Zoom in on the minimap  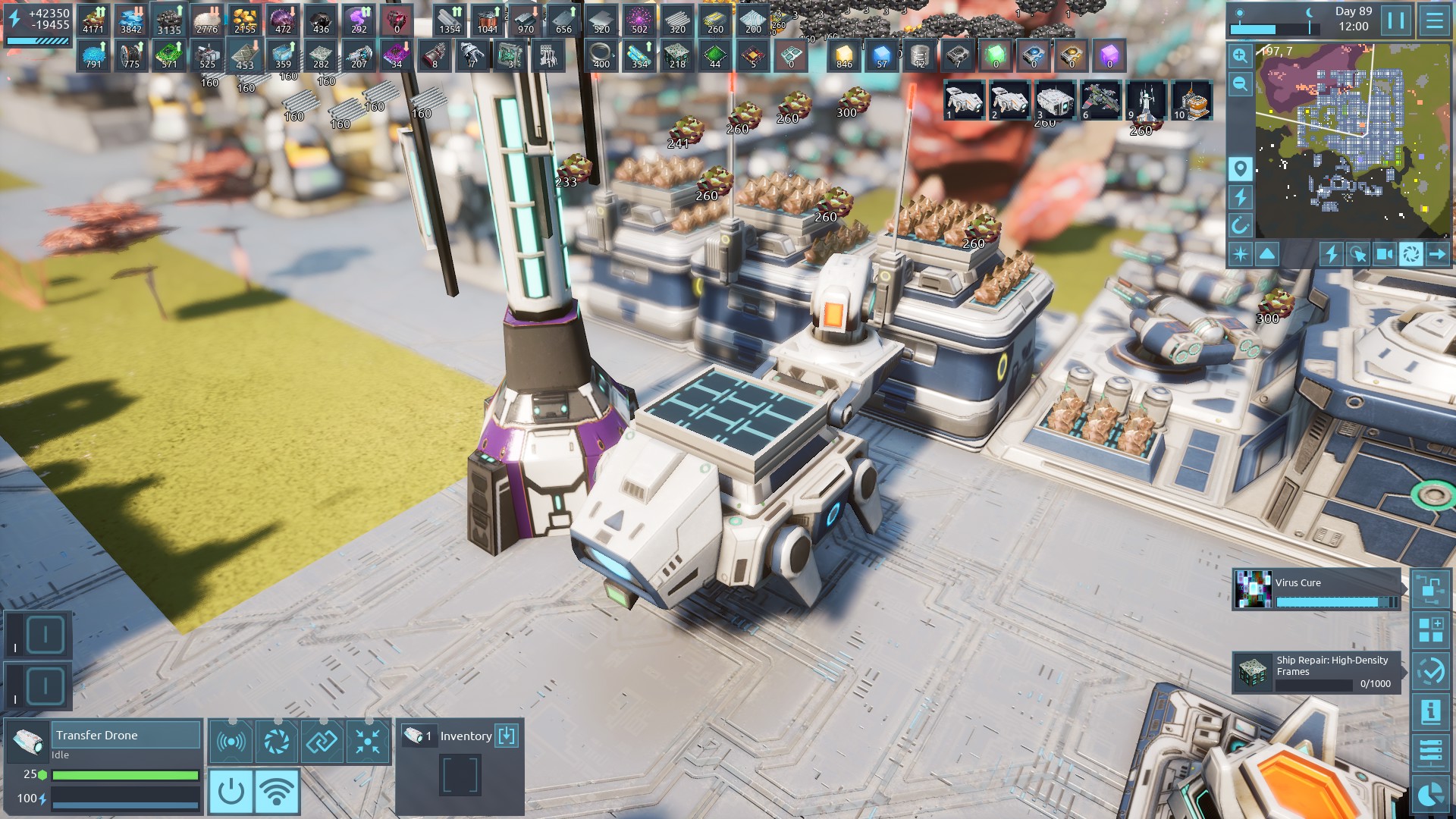click(1240, 55)
